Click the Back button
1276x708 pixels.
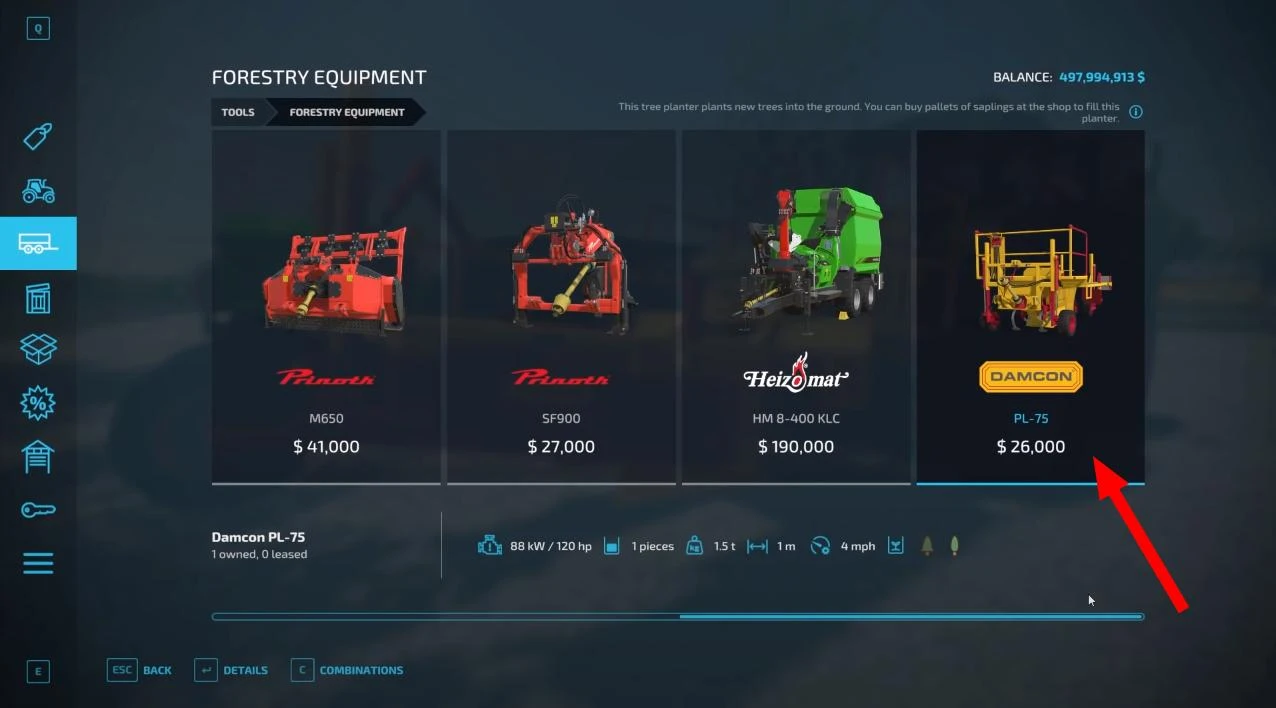[x=140, y=670]
